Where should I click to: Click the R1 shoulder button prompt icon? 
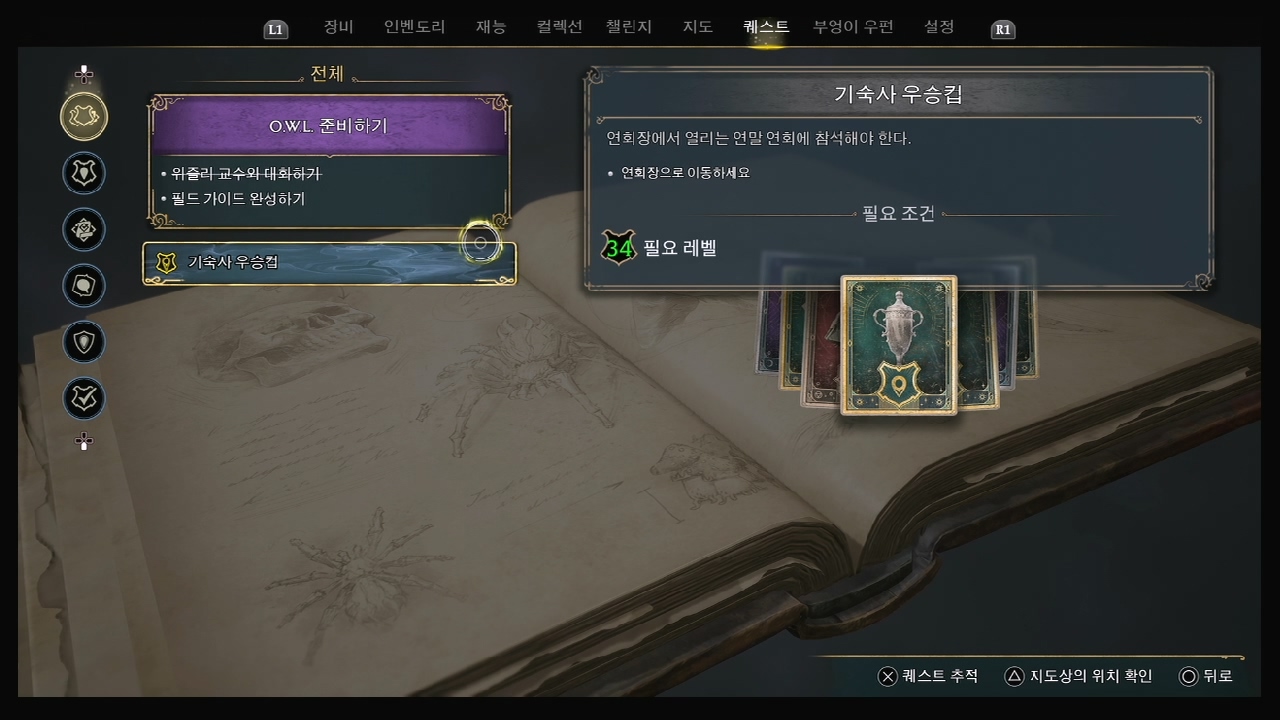(1001, 29)
